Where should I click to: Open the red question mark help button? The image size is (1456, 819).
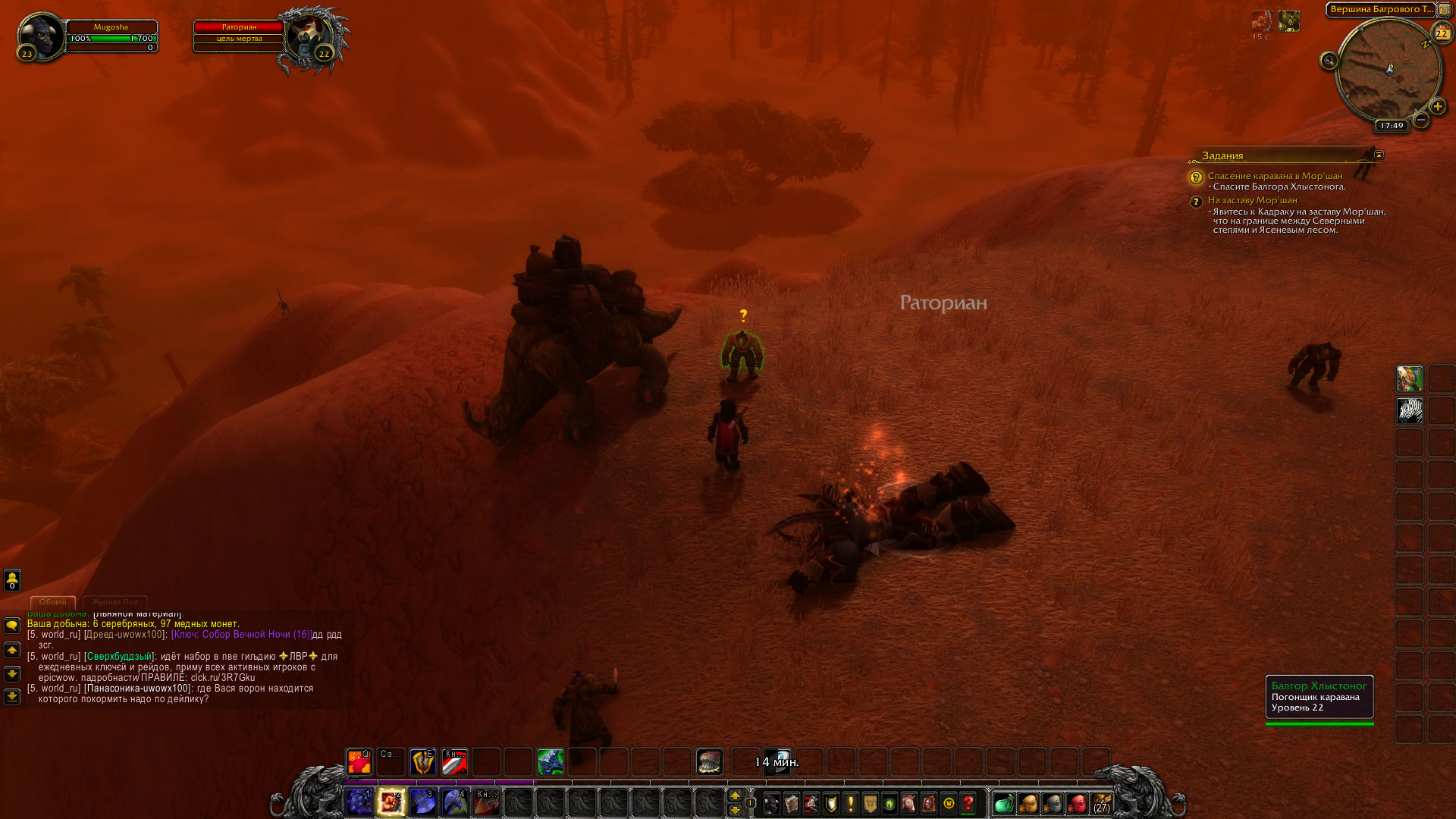968,803
